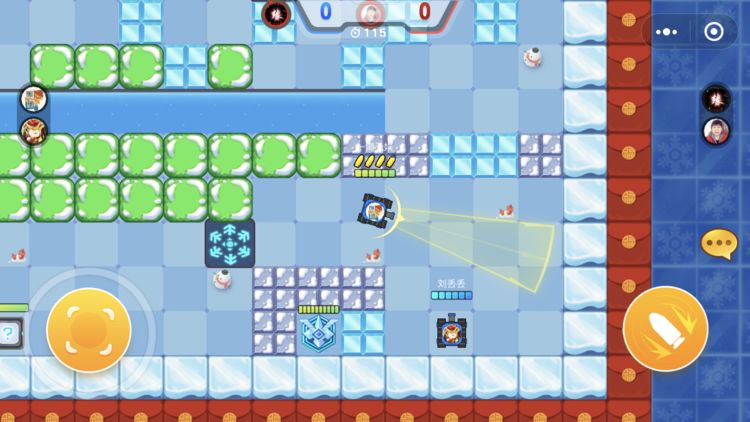Select the right team's child photo avatar
The image size is (750, 422).
(715, 131)
